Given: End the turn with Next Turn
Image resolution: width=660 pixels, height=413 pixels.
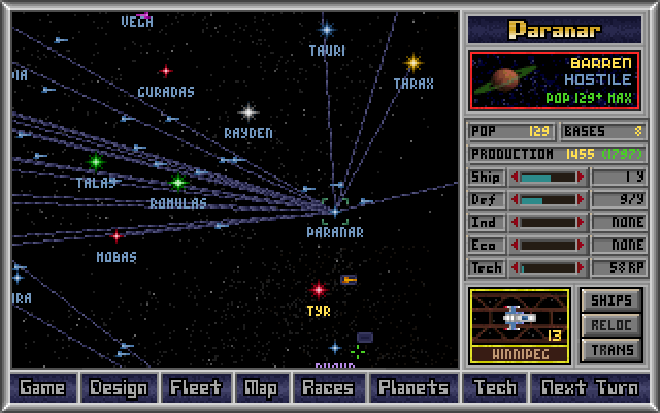Looking at the screenshot, I should tap(589, 388).
